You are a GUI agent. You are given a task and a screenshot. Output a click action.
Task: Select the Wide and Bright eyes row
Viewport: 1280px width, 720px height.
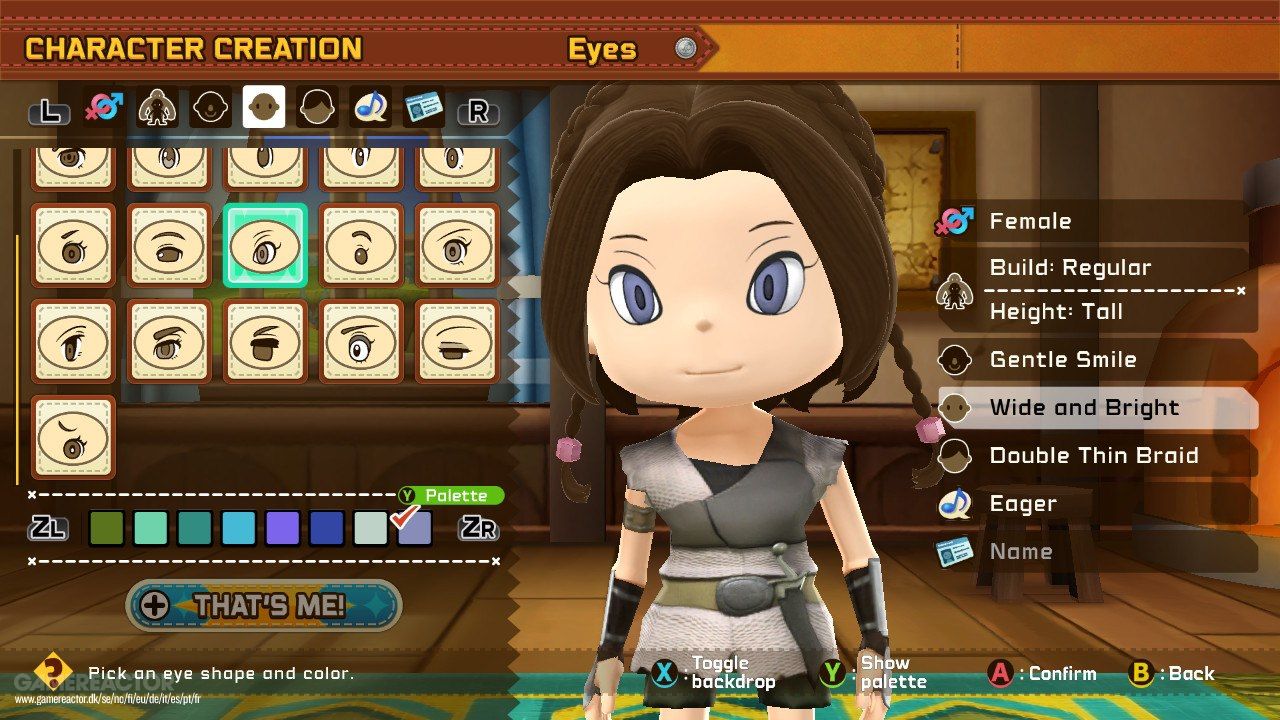(x=1095, y=408)
